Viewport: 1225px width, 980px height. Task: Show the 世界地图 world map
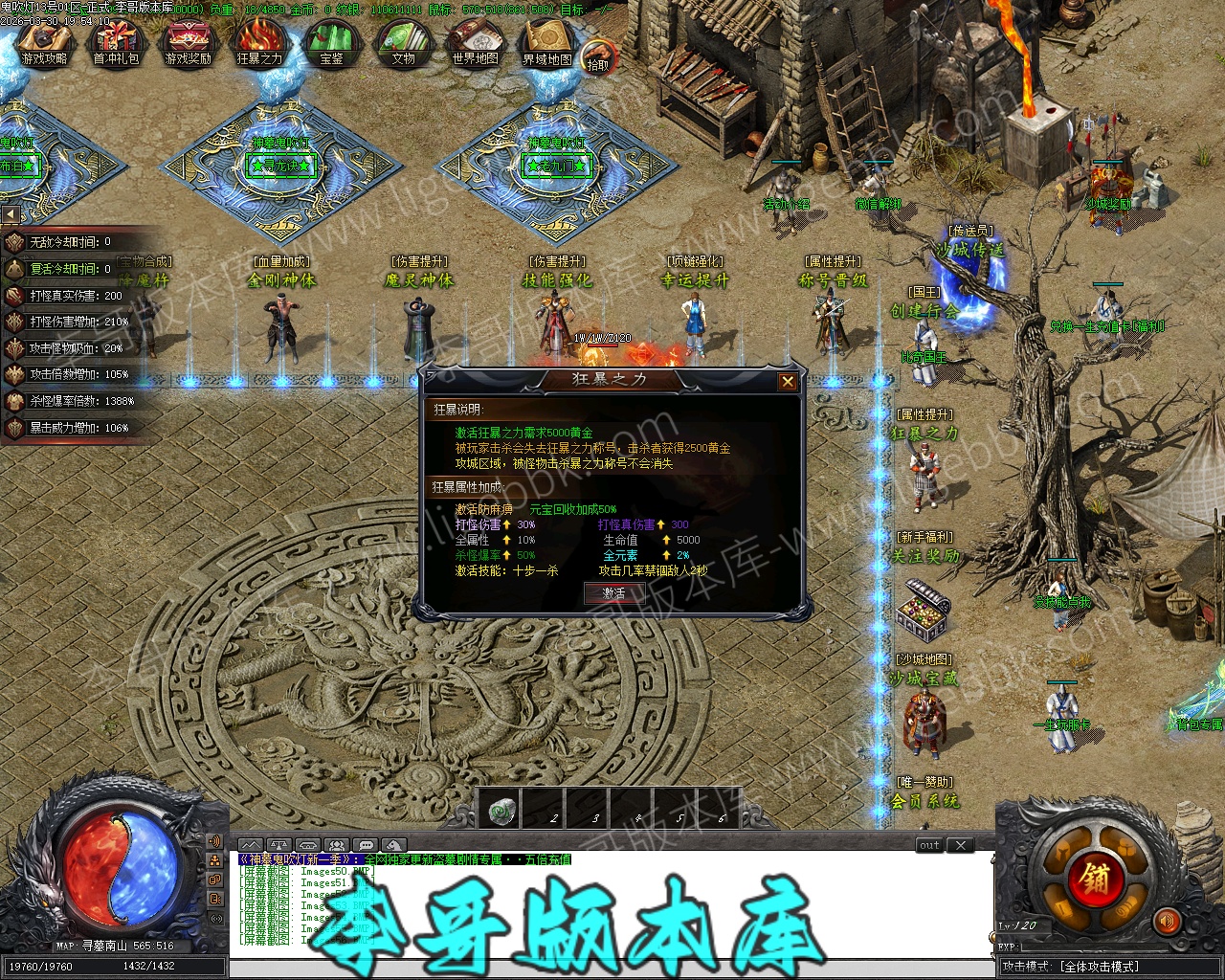coord(475,45)
